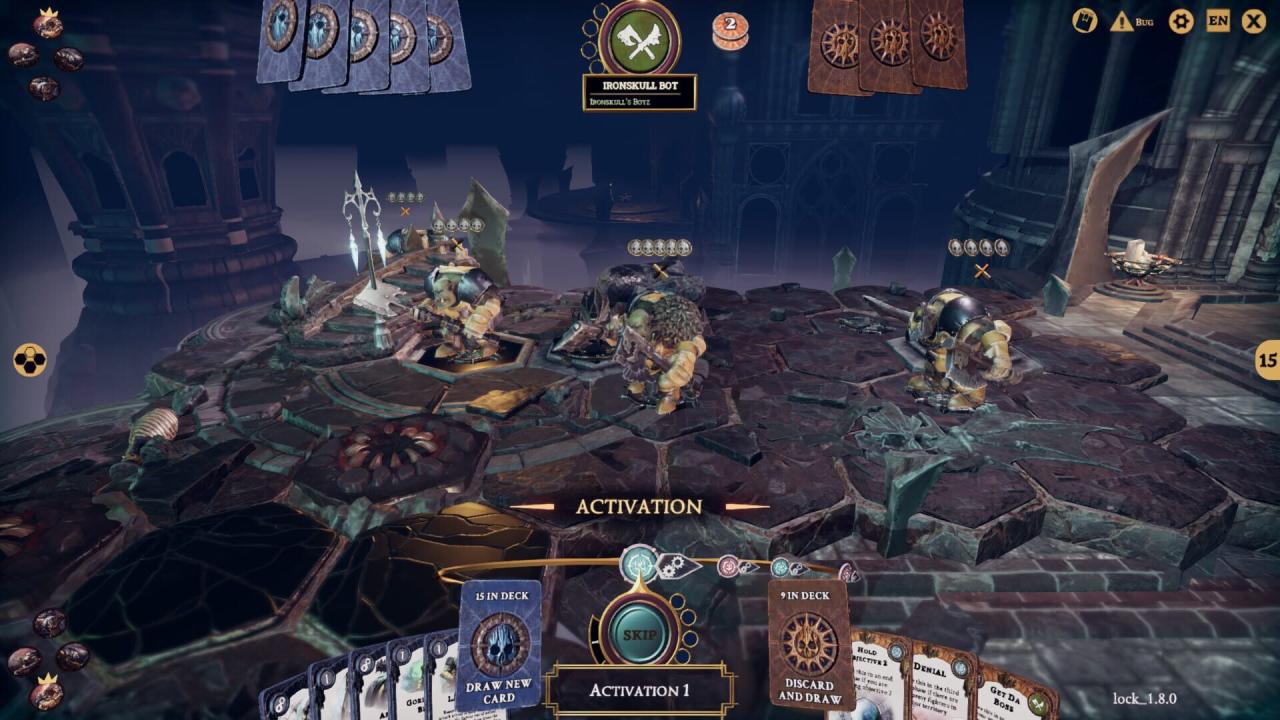Choose the Discard and Draw objective deck
Screen dimensions: 1280x720
(x=809, y=645)
